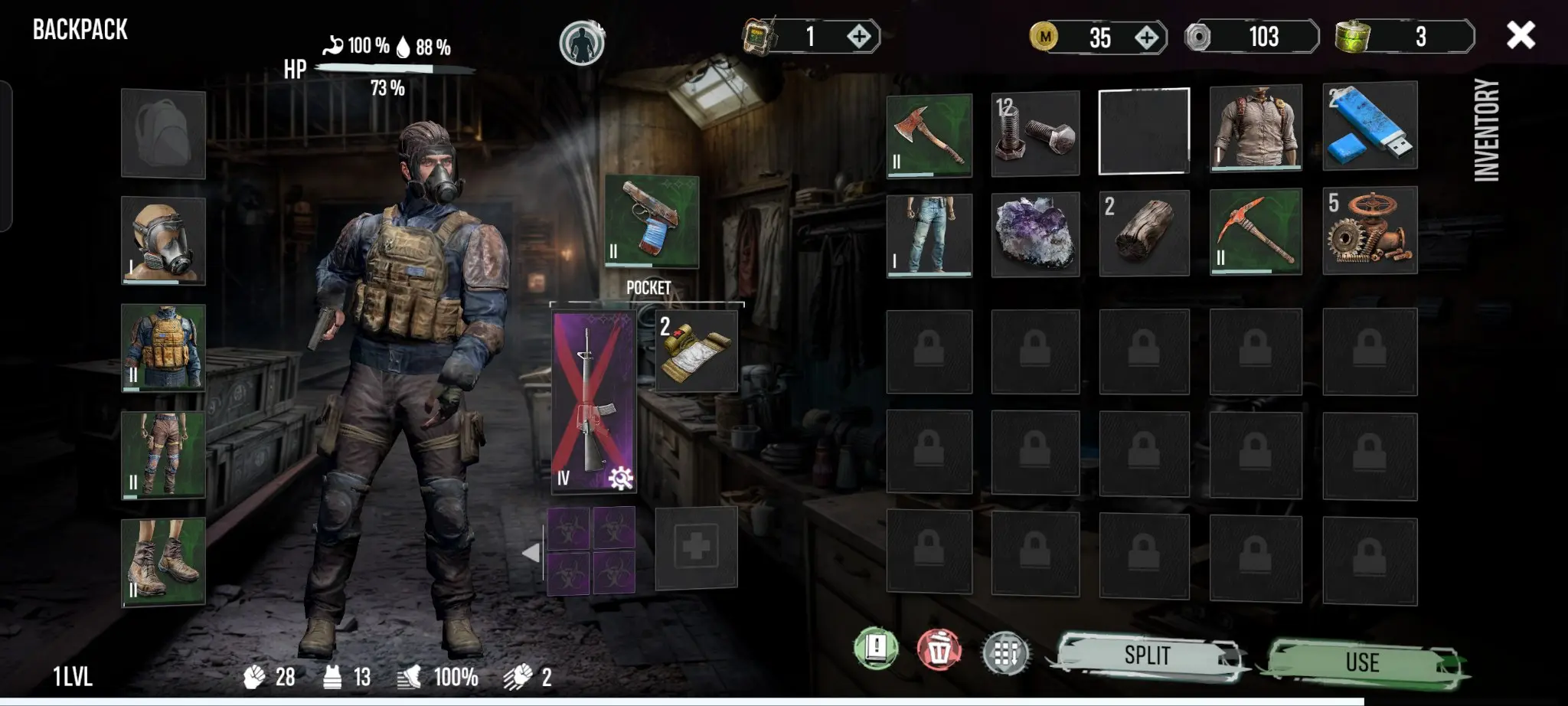Viewport: 1568px width, 706px height.
Task: Close the backpack screen
Action: point(1520,35)
